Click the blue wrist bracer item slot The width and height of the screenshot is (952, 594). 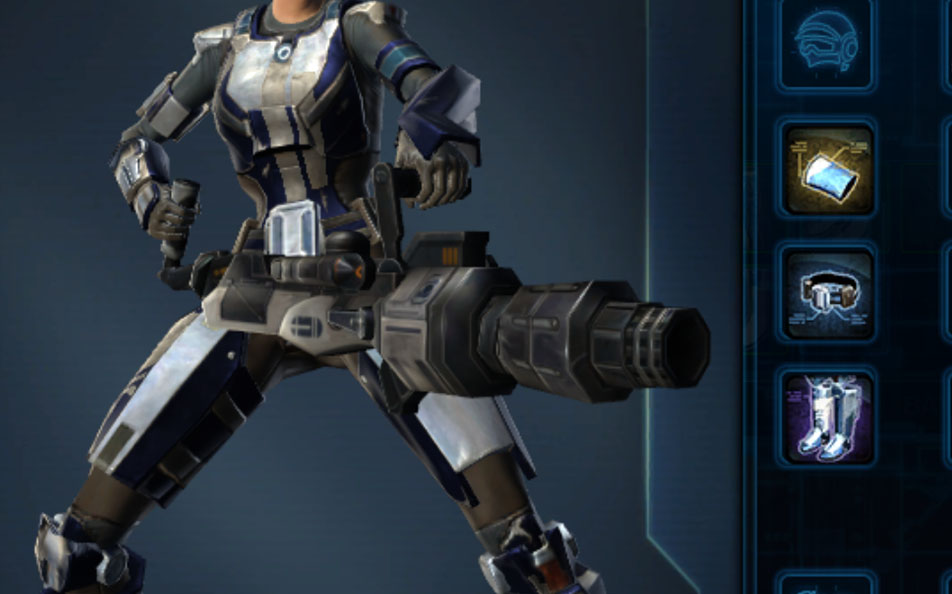pos(827,169)
